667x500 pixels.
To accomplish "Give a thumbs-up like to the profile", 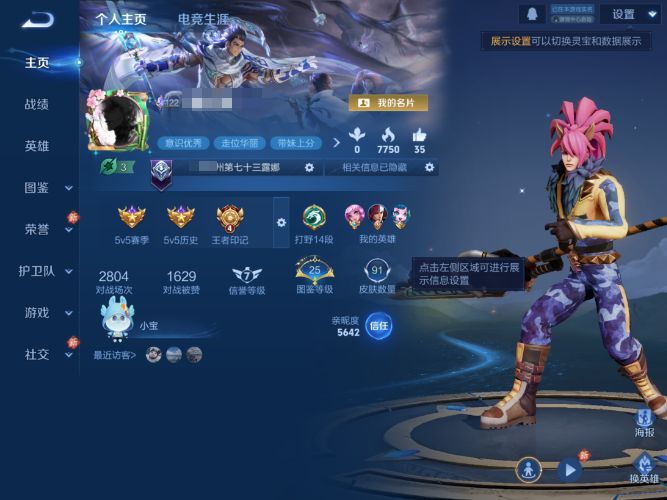I will (419, 137).
